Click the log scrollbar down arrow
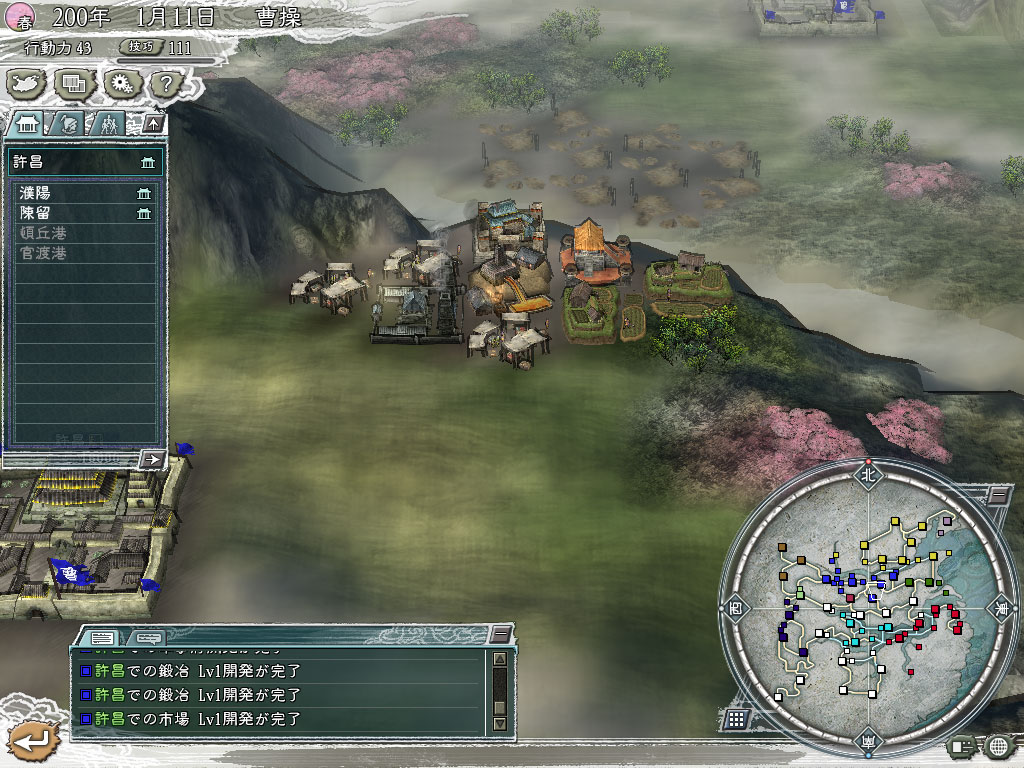The image size is (1024, 768). pyautogui.click(x=500, y=723)
